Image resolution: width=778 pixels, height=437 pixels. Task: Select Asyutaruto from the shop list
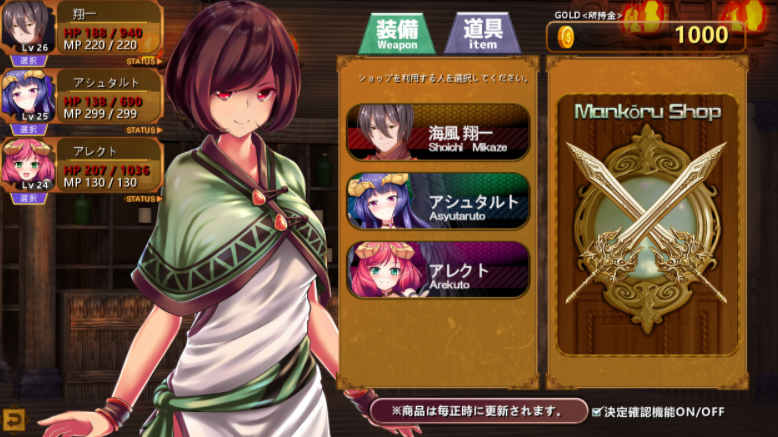(438, 200)
